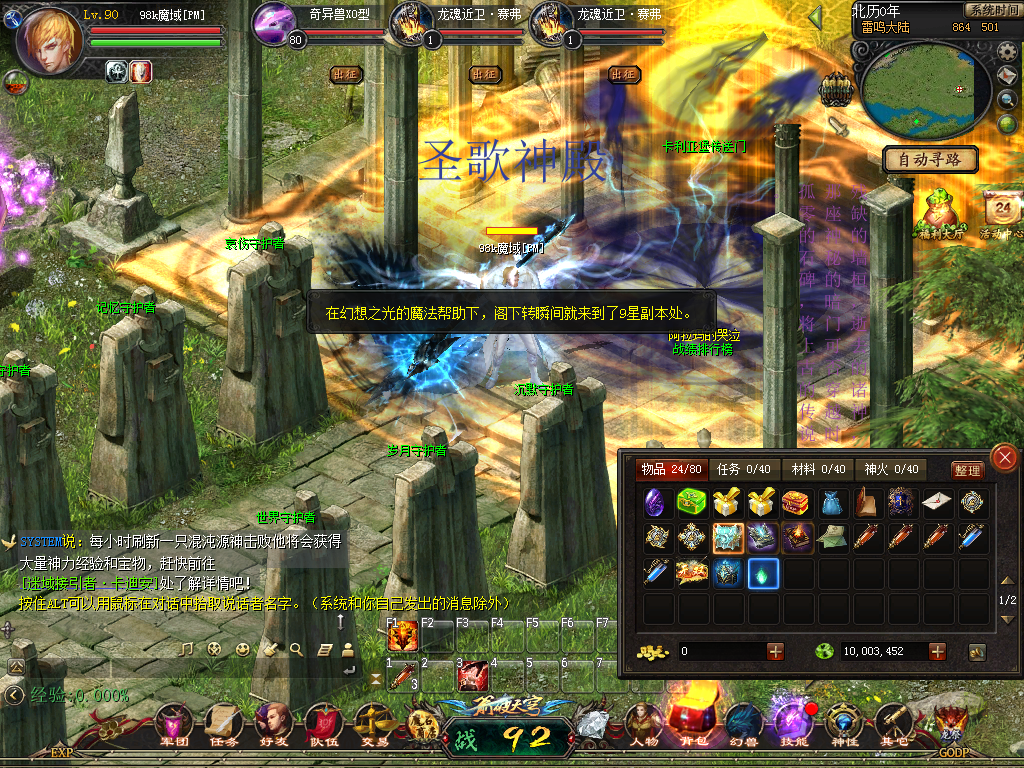Select the 神火 tab in the bag
The image size is (1024, 768).
point(891,469)
